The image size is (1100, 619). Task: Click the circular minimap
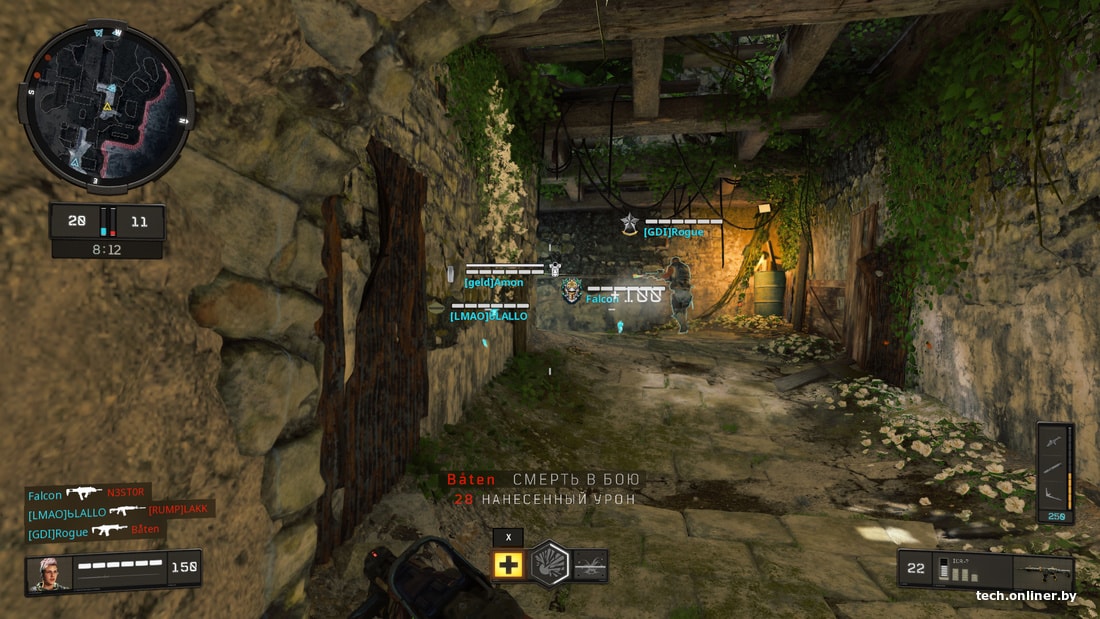pyautogui.click(x=106, y=105)
